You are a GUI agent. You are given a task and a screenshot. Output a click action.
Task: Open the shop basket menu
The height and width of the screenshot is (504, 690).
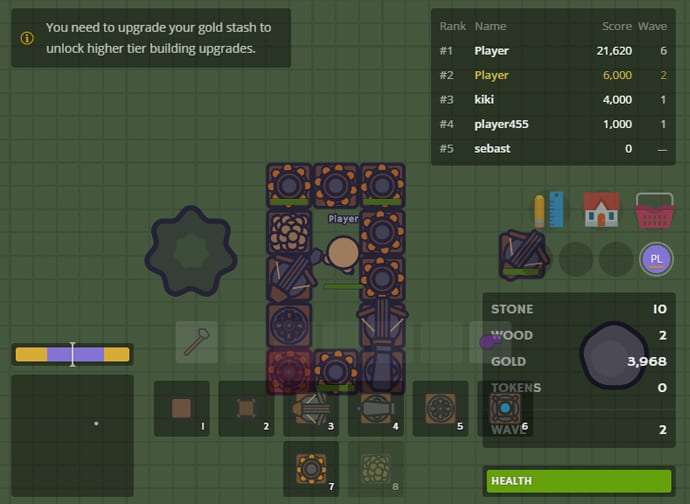tap(653, 210)
